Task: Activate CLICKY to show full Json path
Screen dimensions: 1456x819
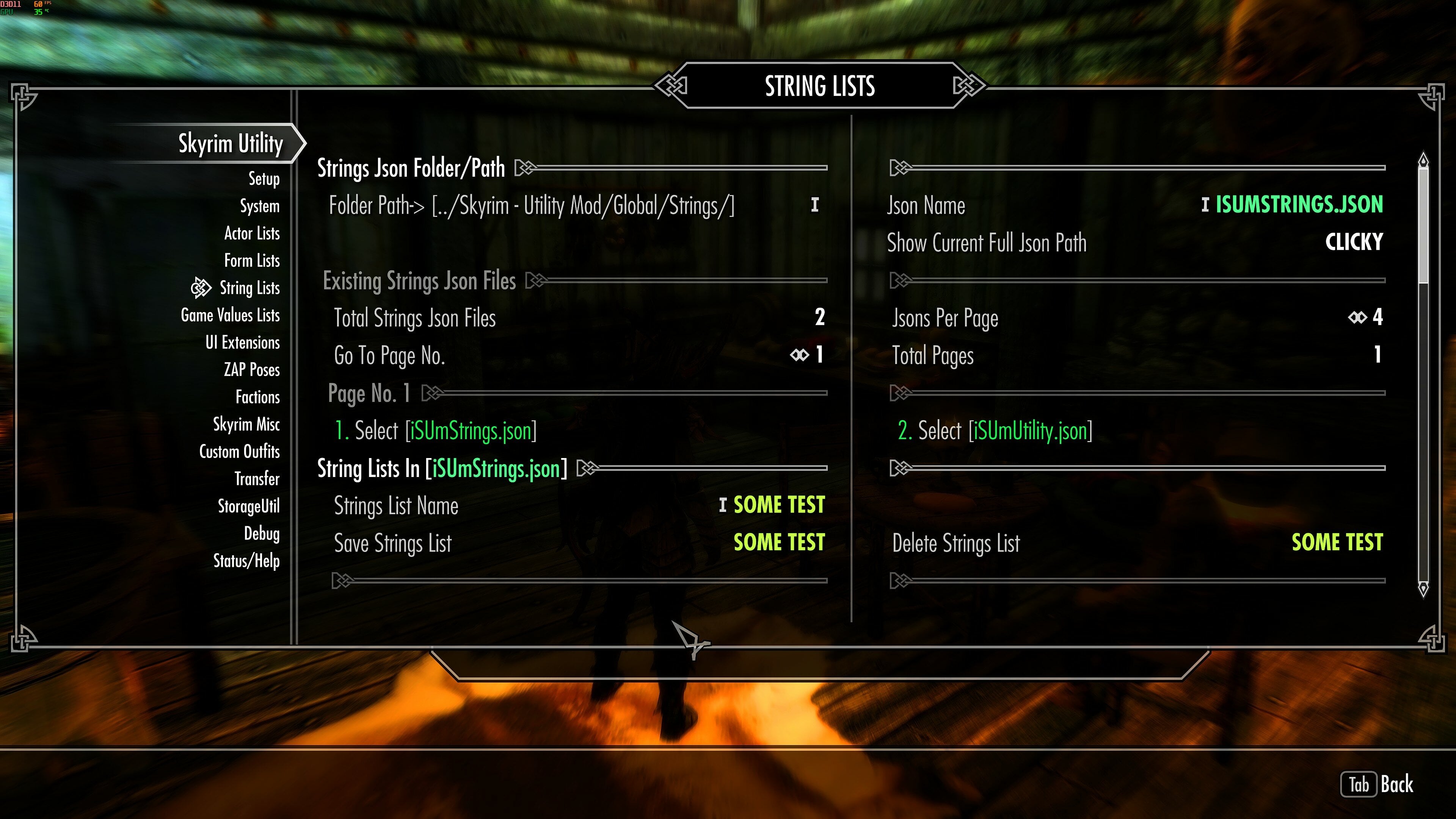Action: (1354, 242)
